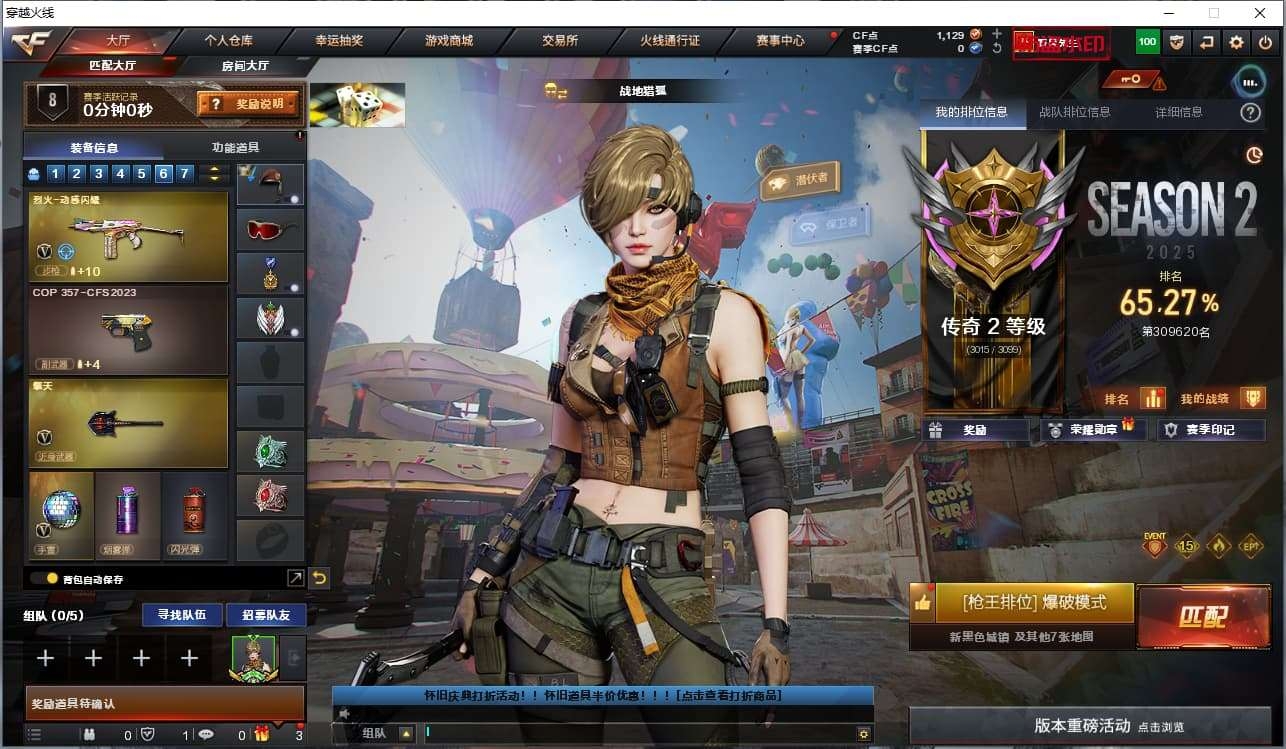Select the 战队排位信息 tab
The image size is (1286, 749).
(1074, 112)
